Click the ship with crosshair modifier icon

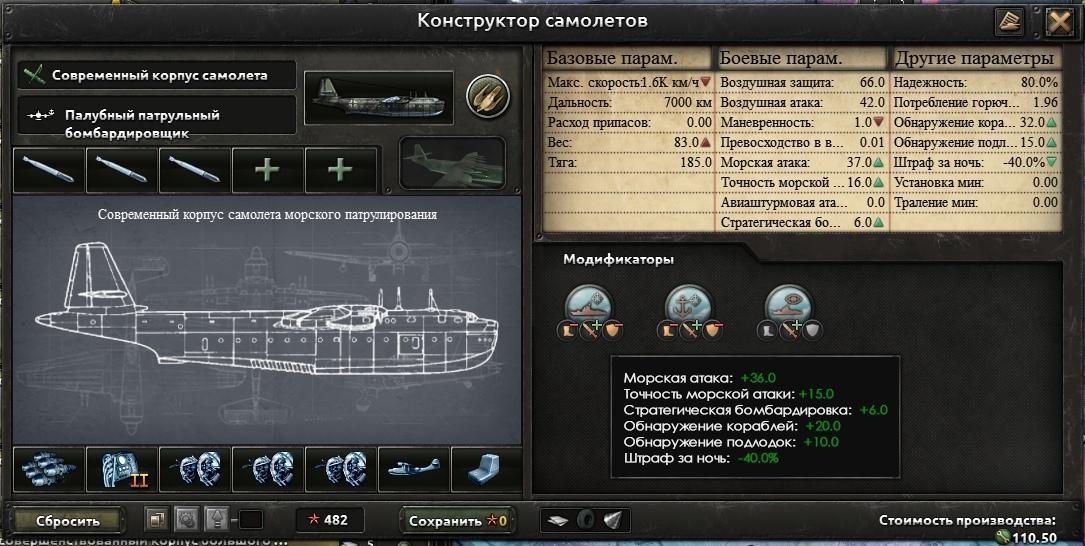point(590,304)
